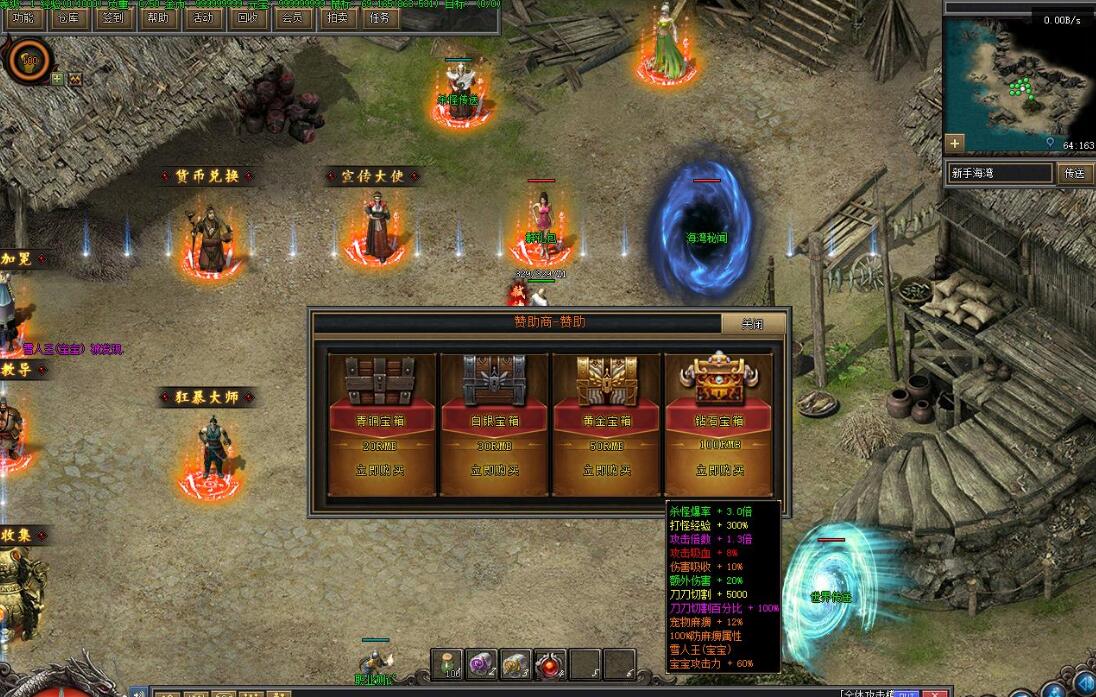Viewport: 1096px width, 697px height.
Task: Use the red orb hotbar slot
Action: coord(550,663)
